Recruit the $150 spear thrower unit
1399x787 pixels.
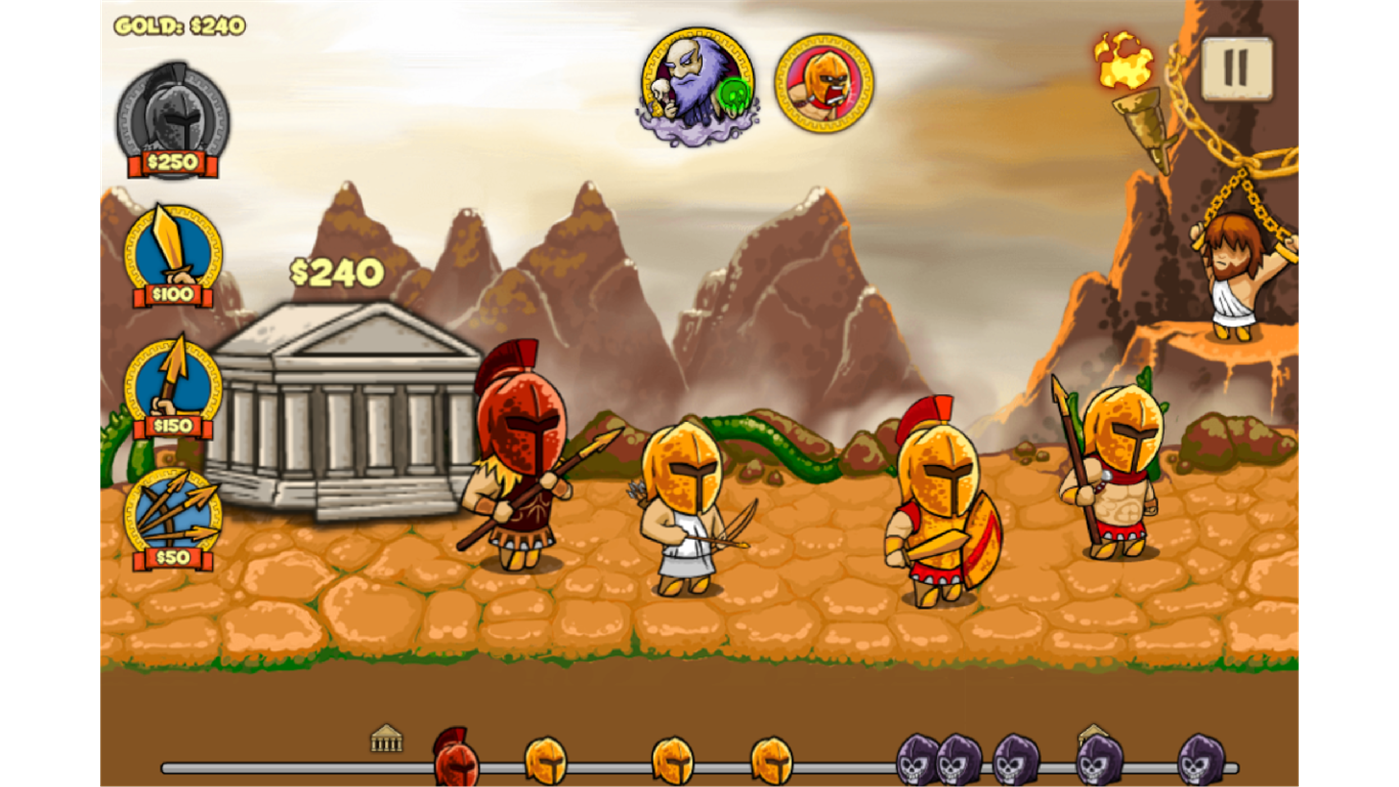170,385
